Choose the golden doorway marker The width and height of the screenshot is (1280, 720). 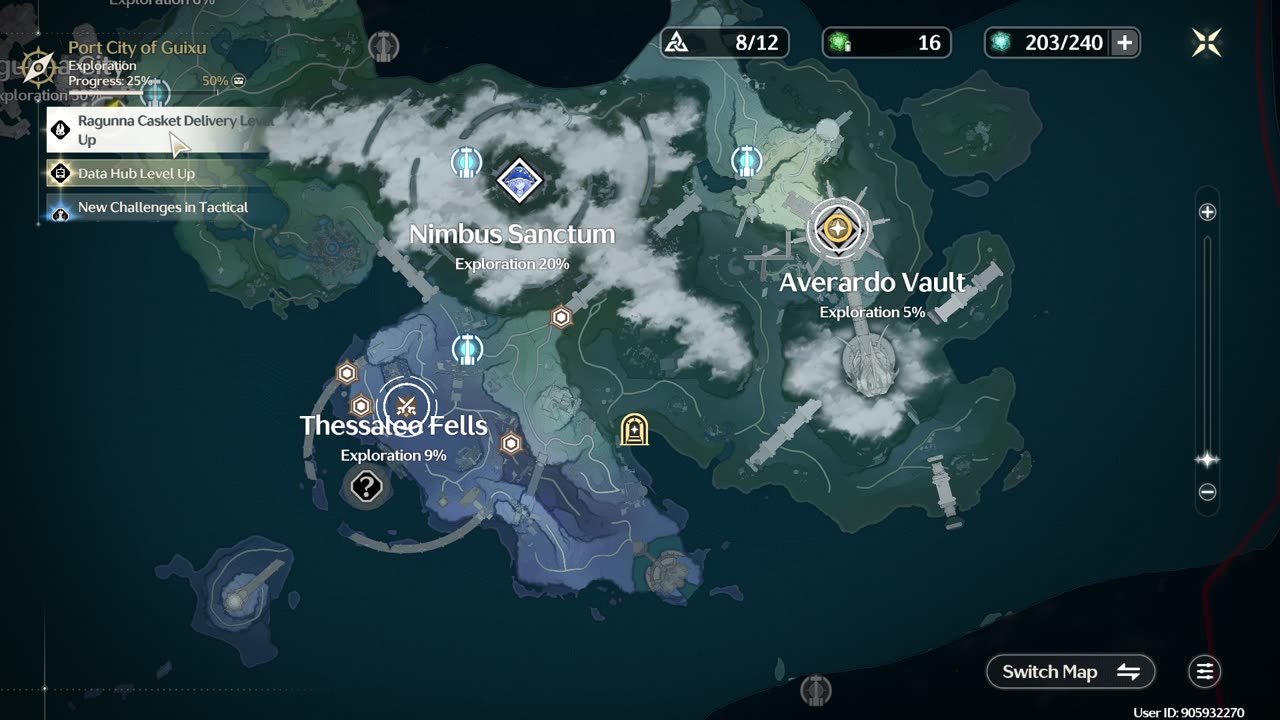pos(634,430)
